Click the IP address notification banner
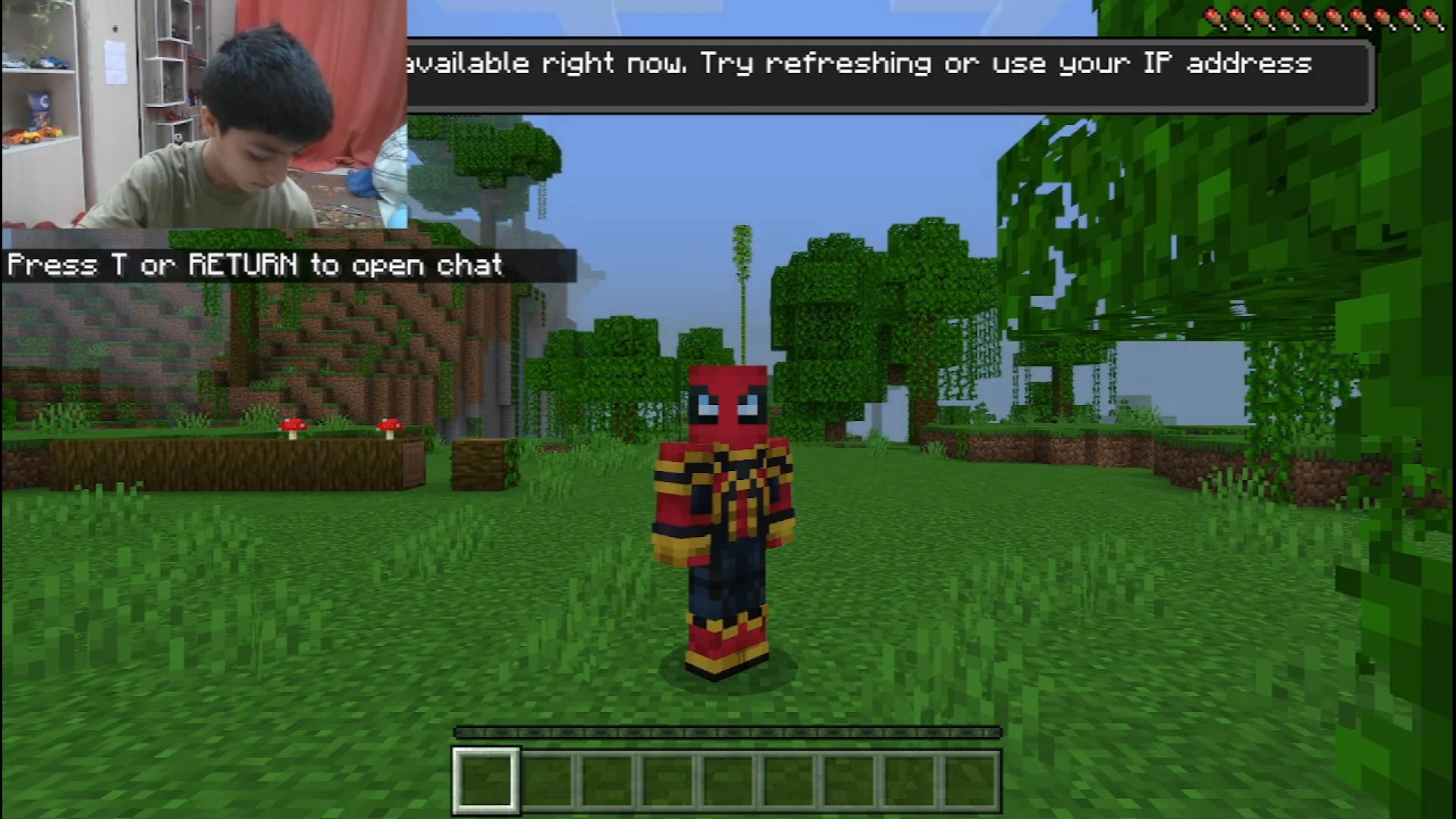The height and width of the screenshot is (819, 1456). click(x=890, y=75)
